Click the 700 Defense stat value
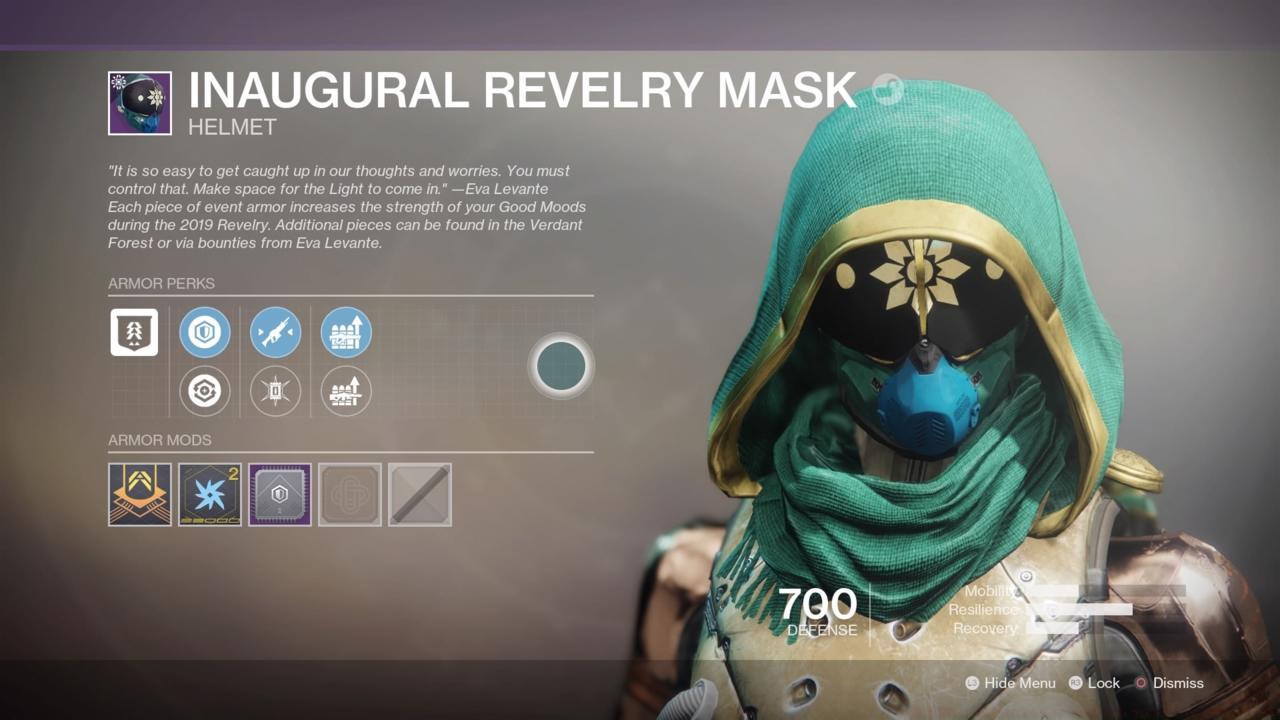 pyautogui.click(x=819, y=604)
